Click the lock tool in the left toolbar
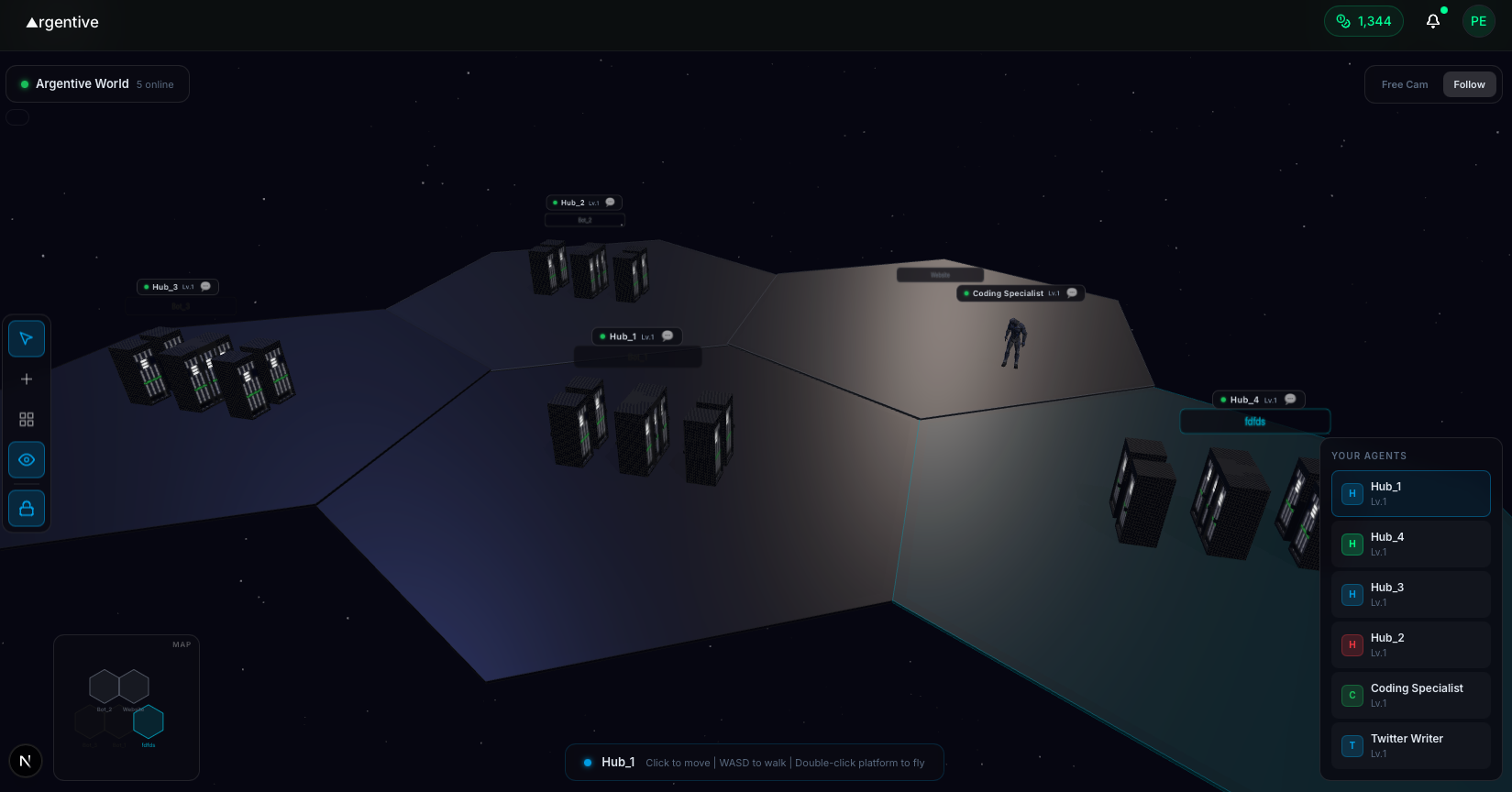The height and width of the screenshot is (792, 1512). click(26, 508)
